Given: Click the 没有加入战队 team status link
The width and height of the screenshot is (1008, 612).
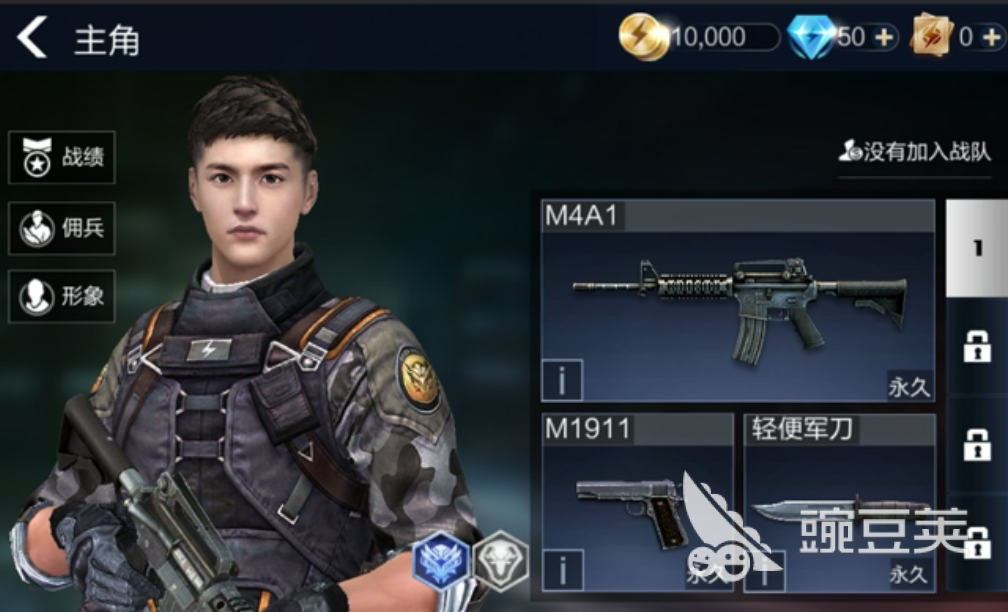Looking at the screenshot, I should [x=915, y=152].
